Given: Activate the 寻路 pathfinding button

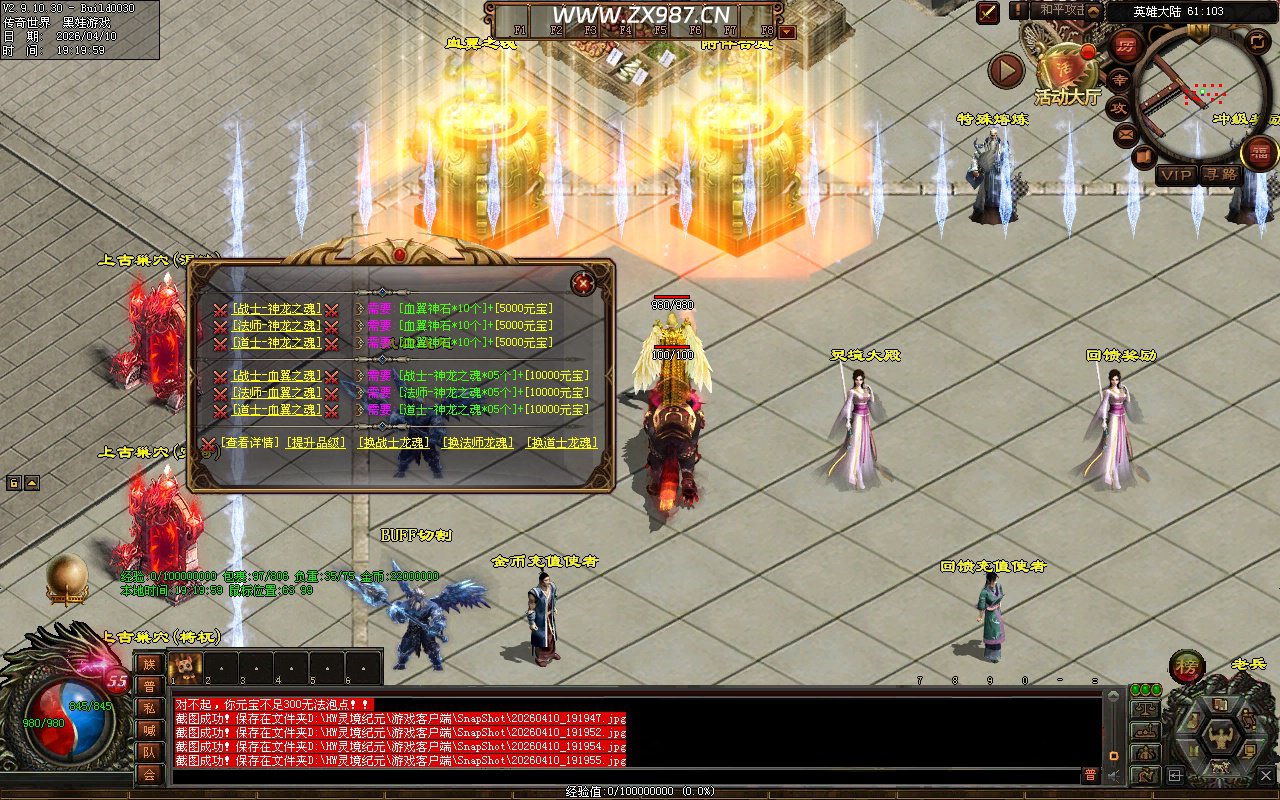Looking at the screenshot, I should coord(1220,175).
